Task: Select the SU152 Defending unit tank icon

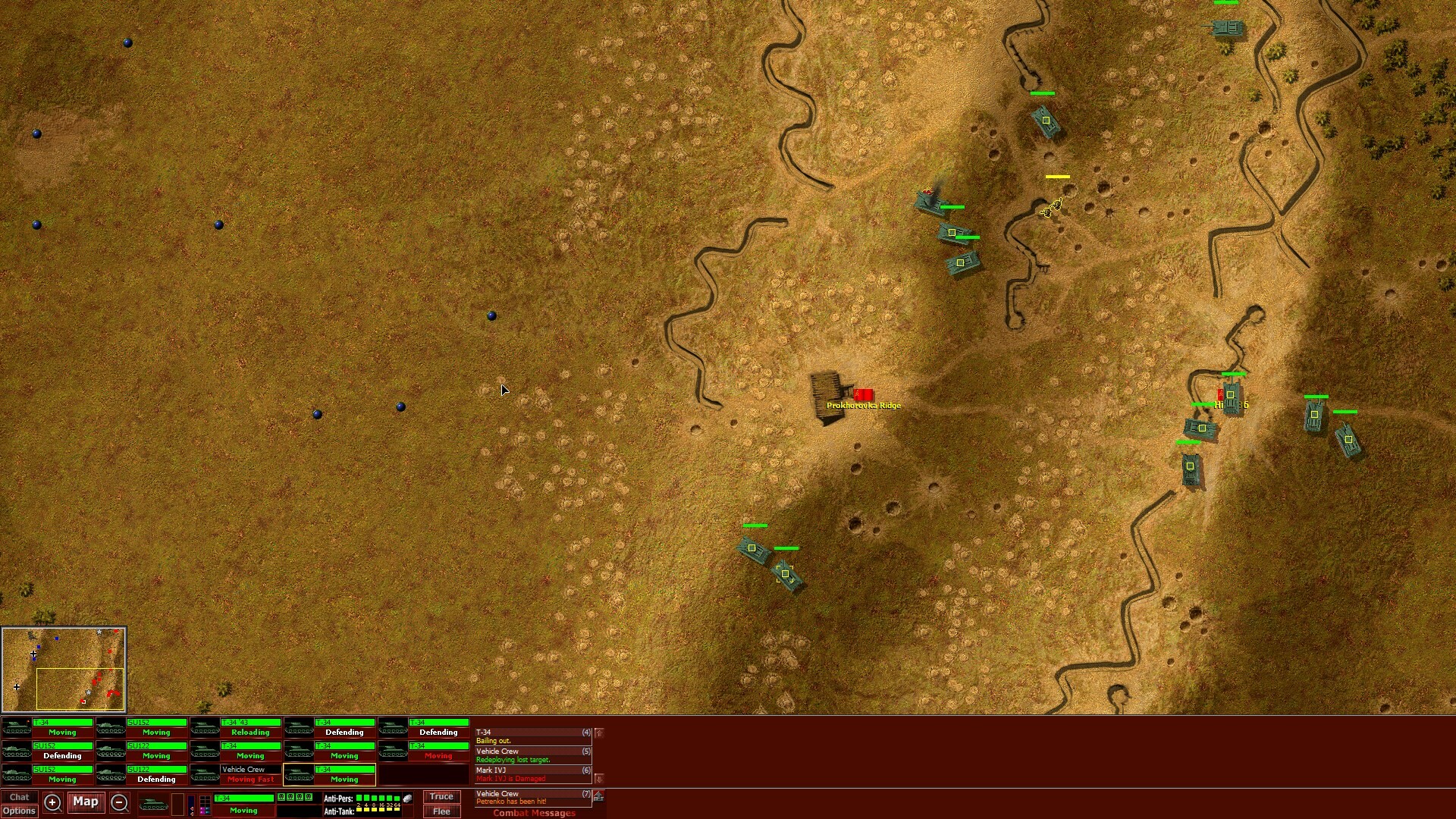Action: click(x=15, y=751)
